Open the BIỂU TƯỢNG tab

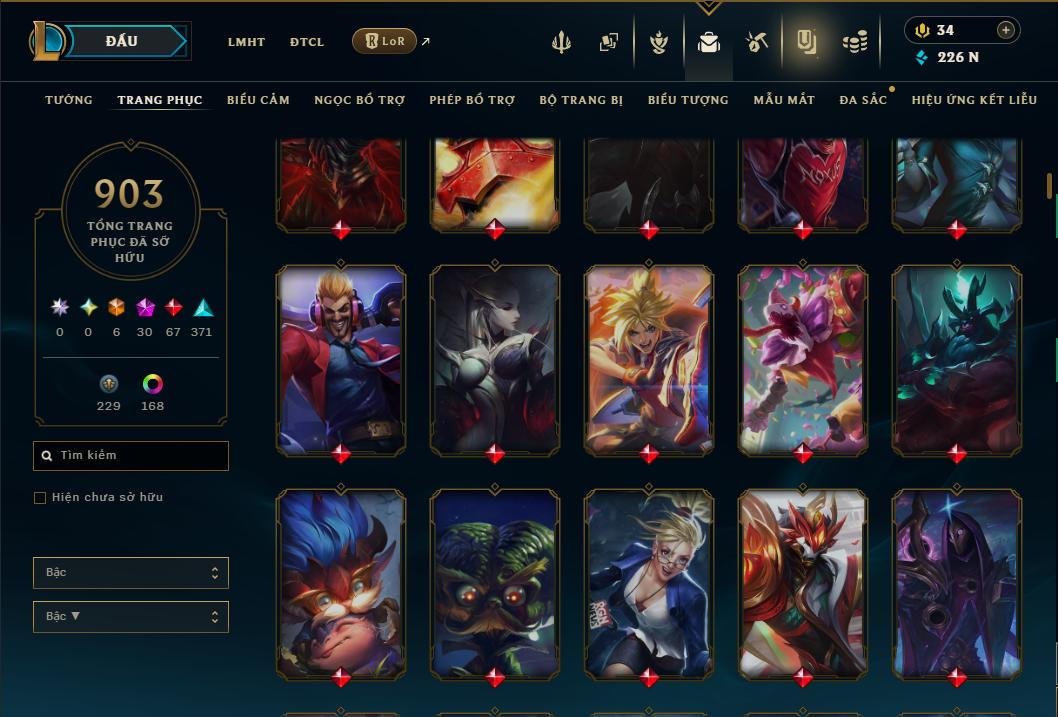click(x=688, y=100)
